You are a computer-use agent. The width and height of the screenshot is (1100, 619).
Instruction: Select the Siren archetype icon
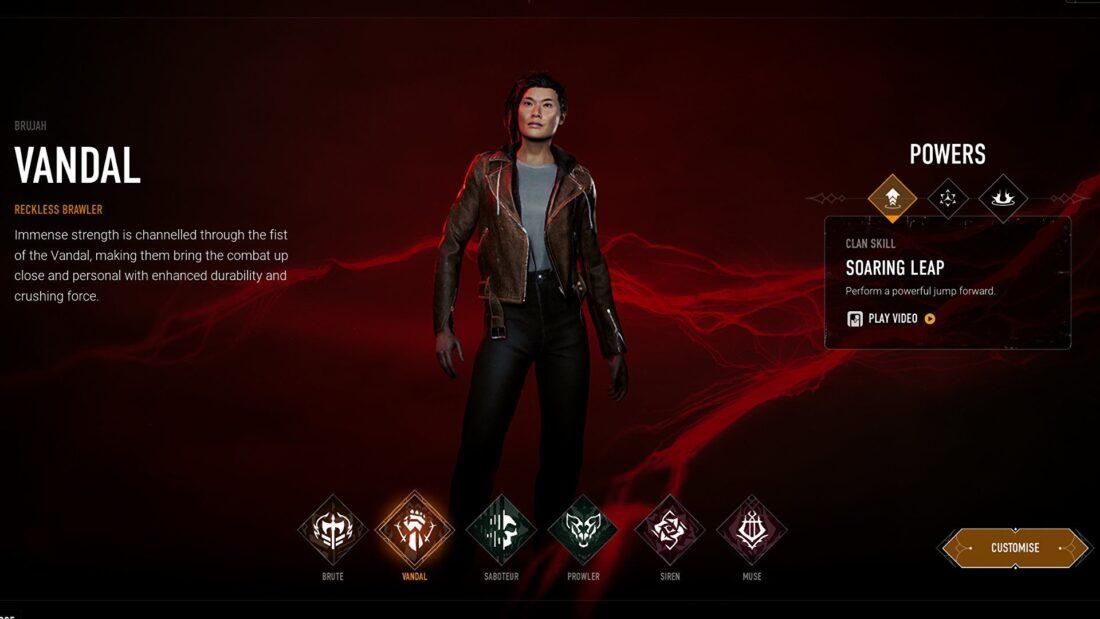(x=669, y=530)
